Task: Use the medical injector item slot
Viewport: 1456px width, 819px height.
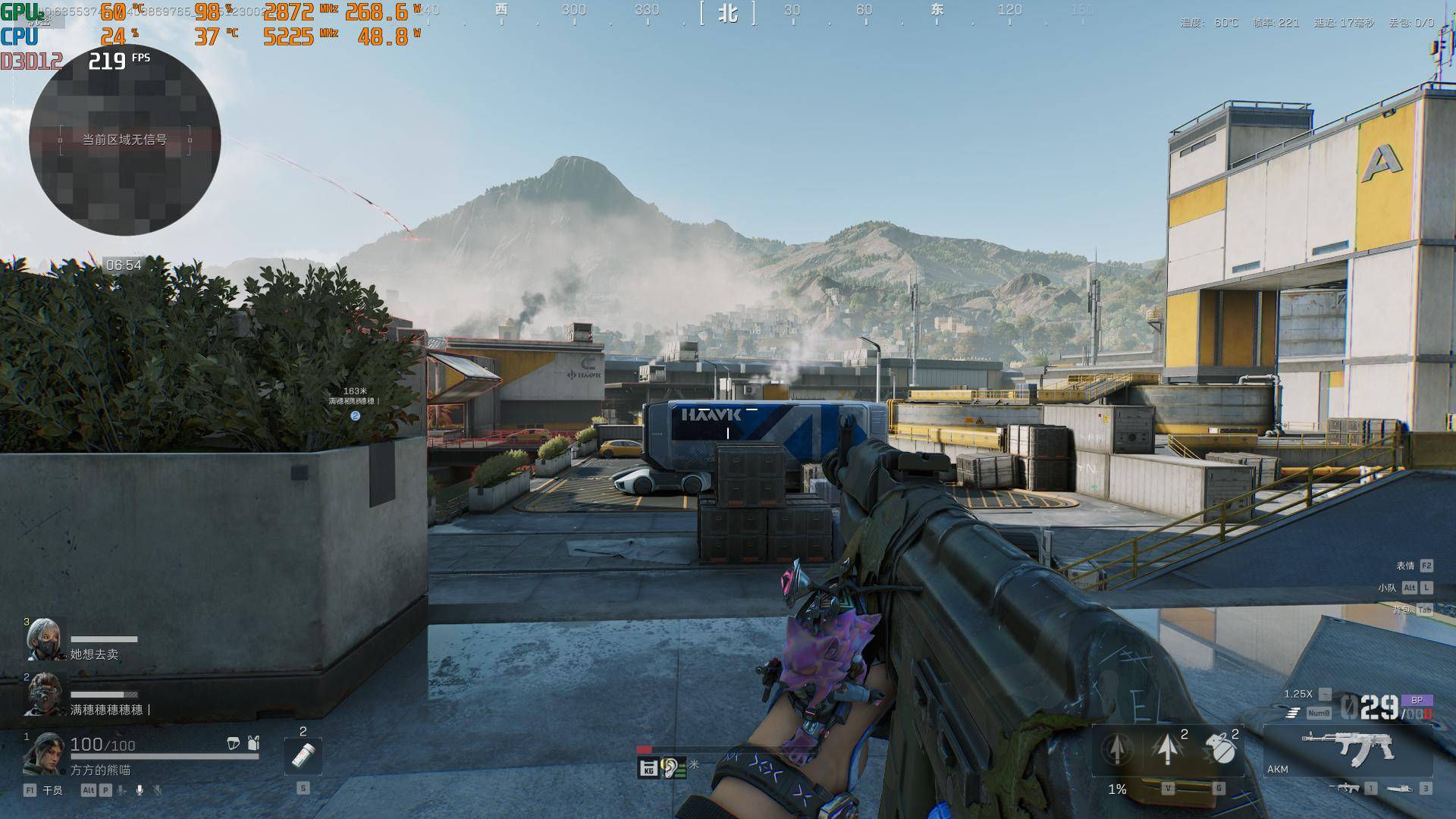Action: [x=303, y=755]
